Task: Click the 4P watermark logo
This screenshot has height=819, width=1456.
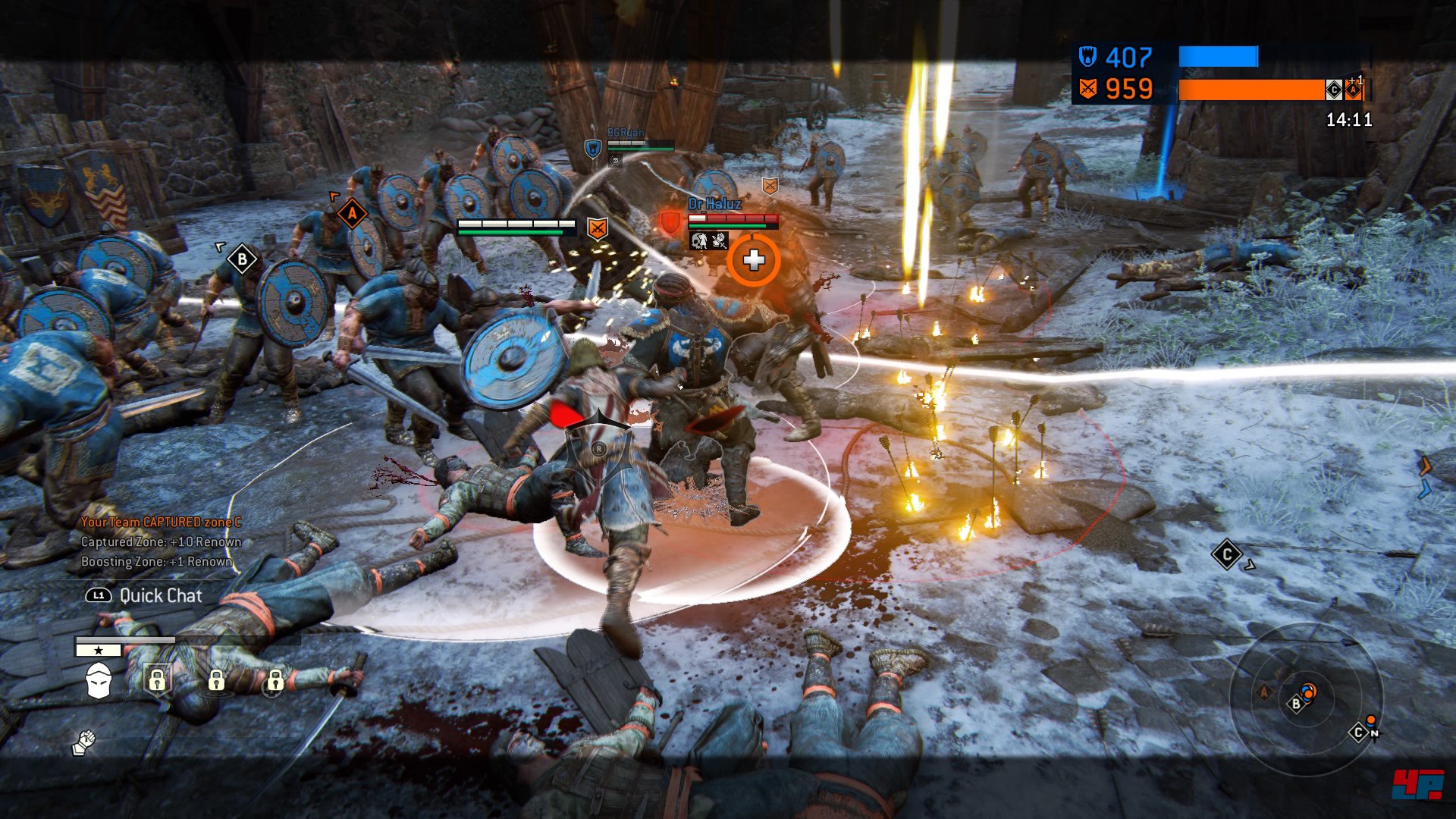Action: pos(1417,784)
